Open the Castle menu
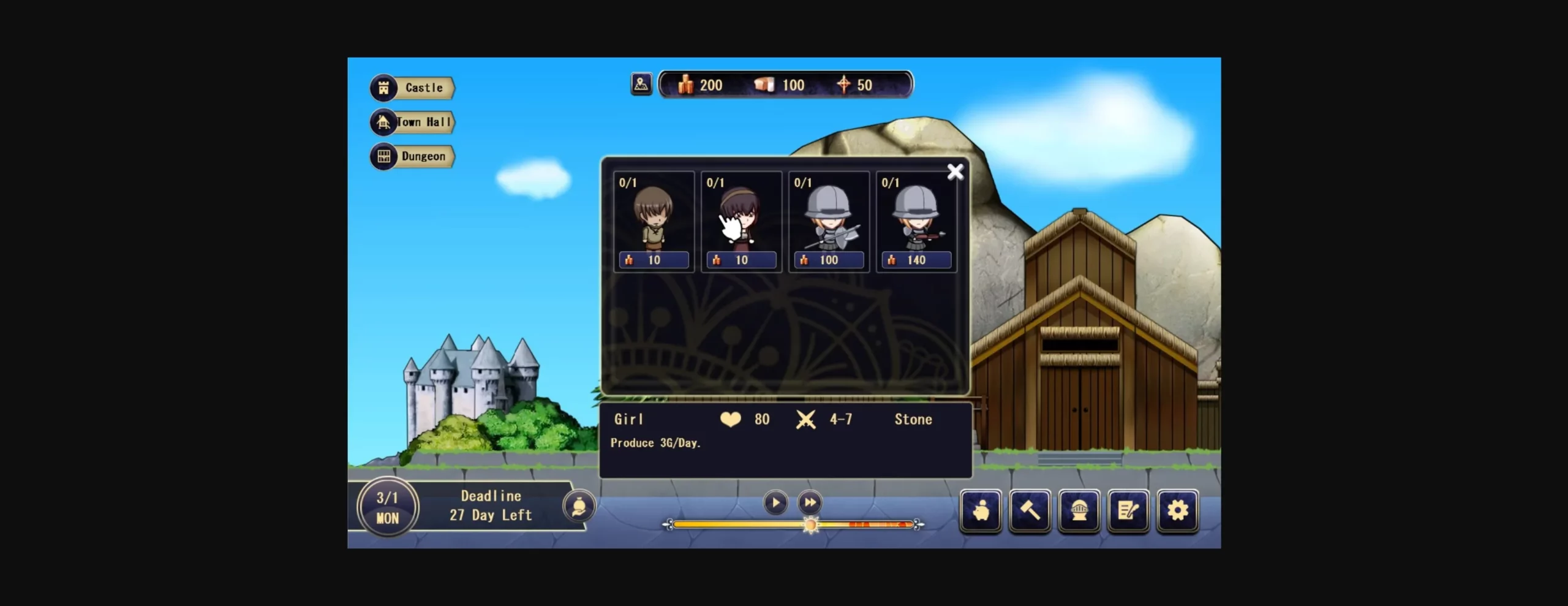This screenshot has height=606, width=1568. [x=412, y=88]
